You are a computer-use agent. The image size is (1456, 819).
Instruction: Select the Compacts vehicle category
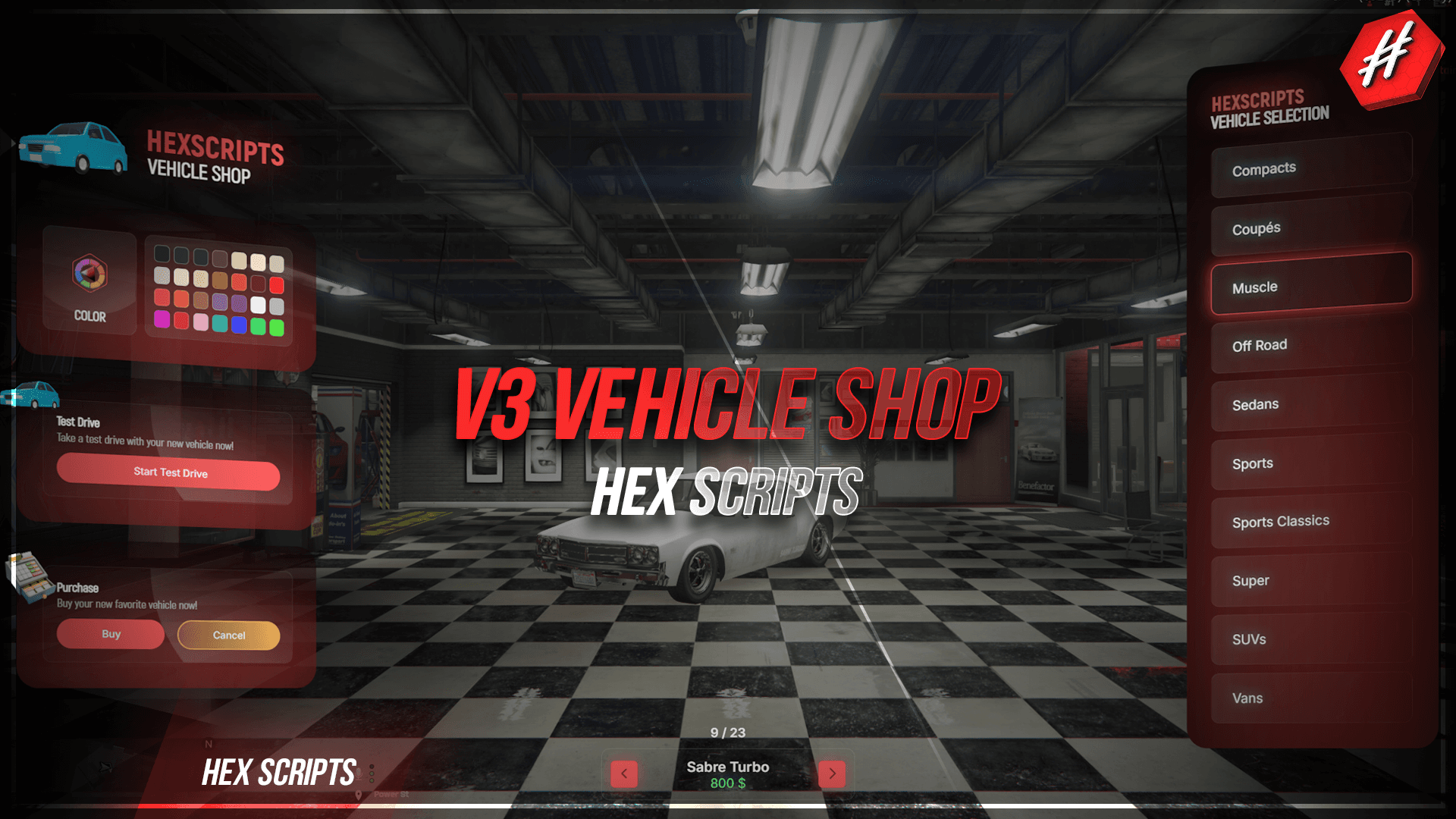pyautogui.click(x=1311, y=169)
